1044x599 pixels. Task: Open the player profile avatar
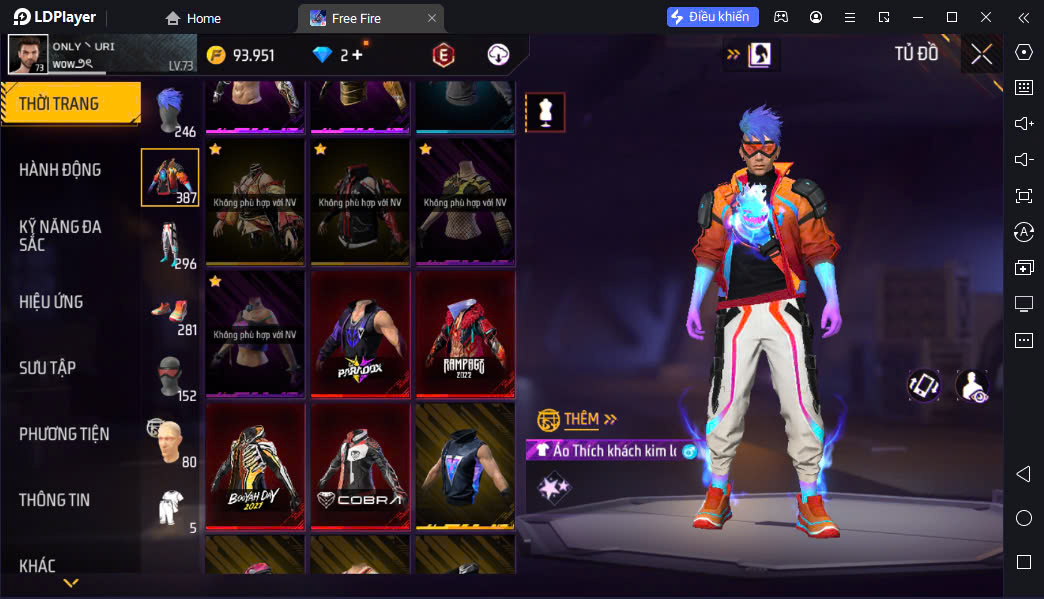[x=28, y=54]
